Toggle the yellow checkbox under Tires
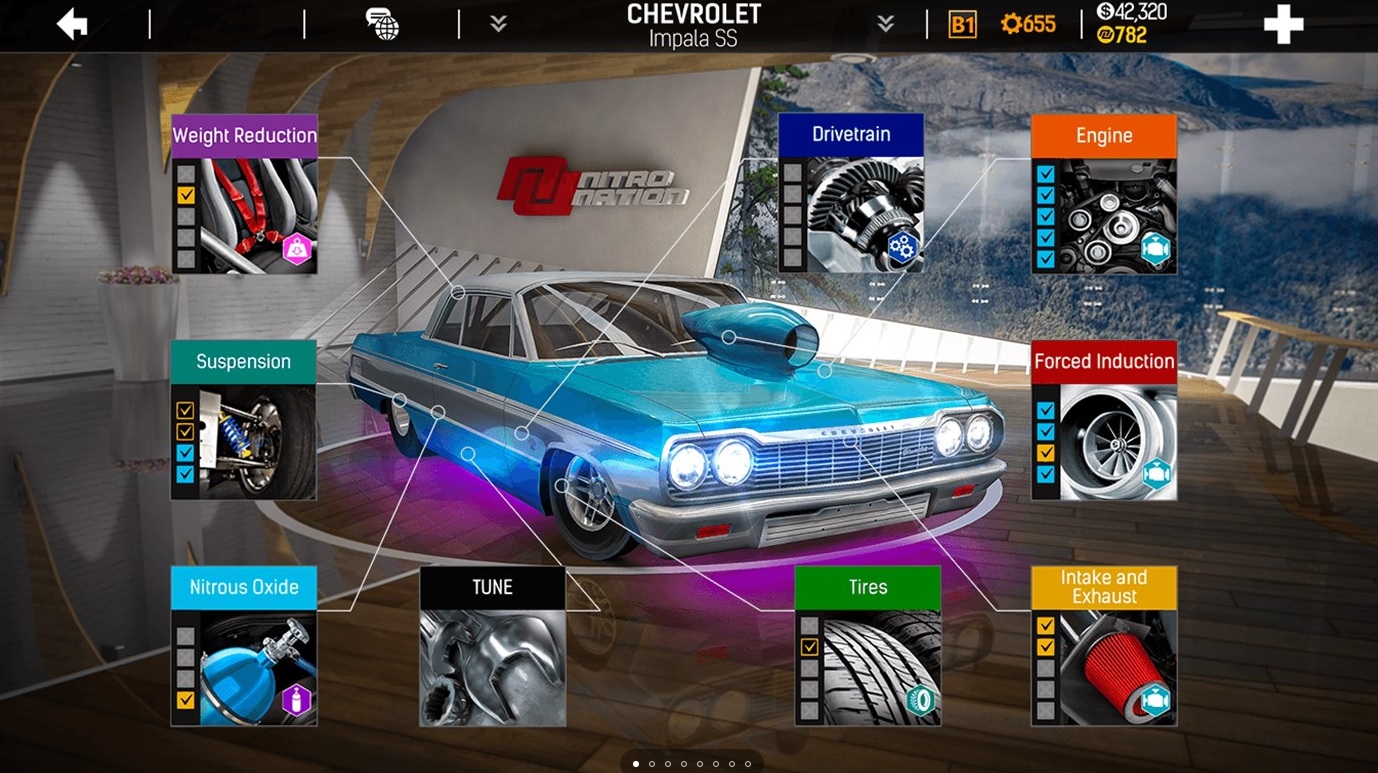This screenshot has width=1378, height=773. coord(808,648)
